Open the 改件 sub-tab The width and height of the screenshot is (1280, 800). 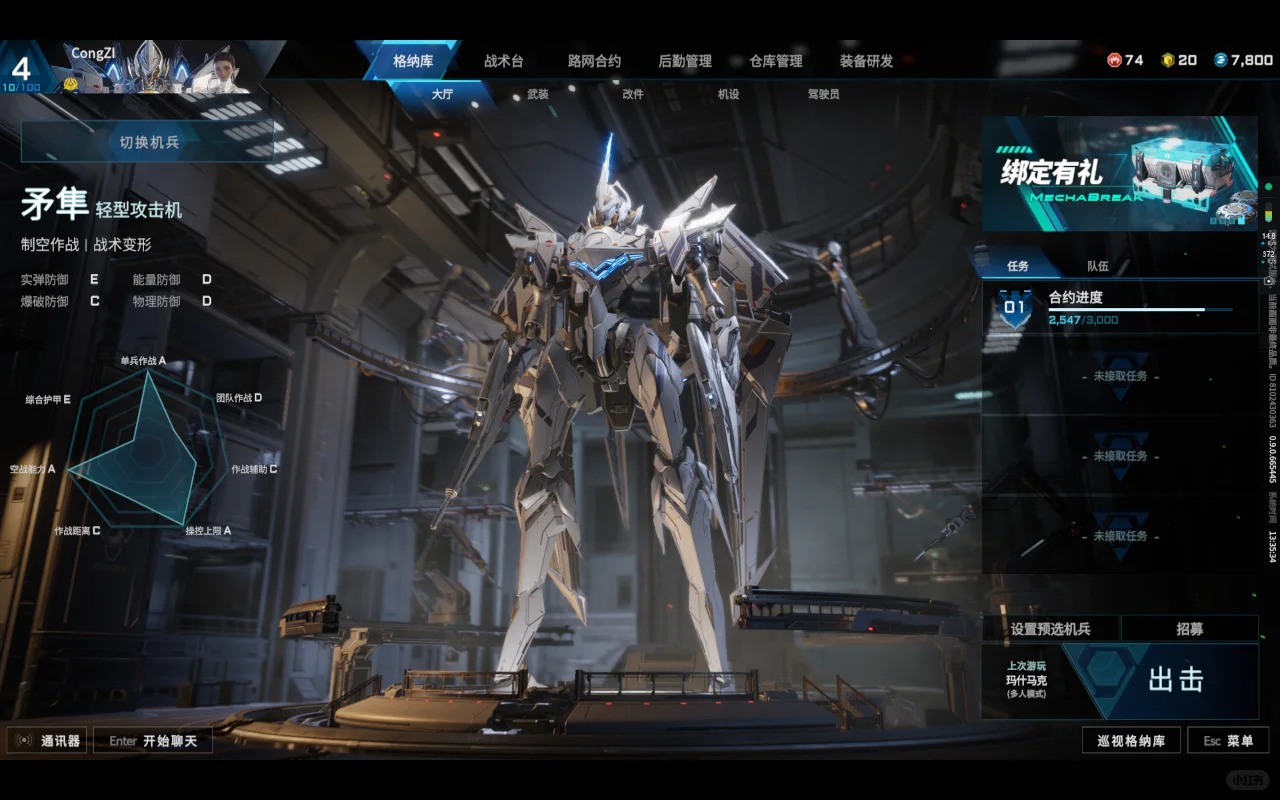tap(633, 94)
